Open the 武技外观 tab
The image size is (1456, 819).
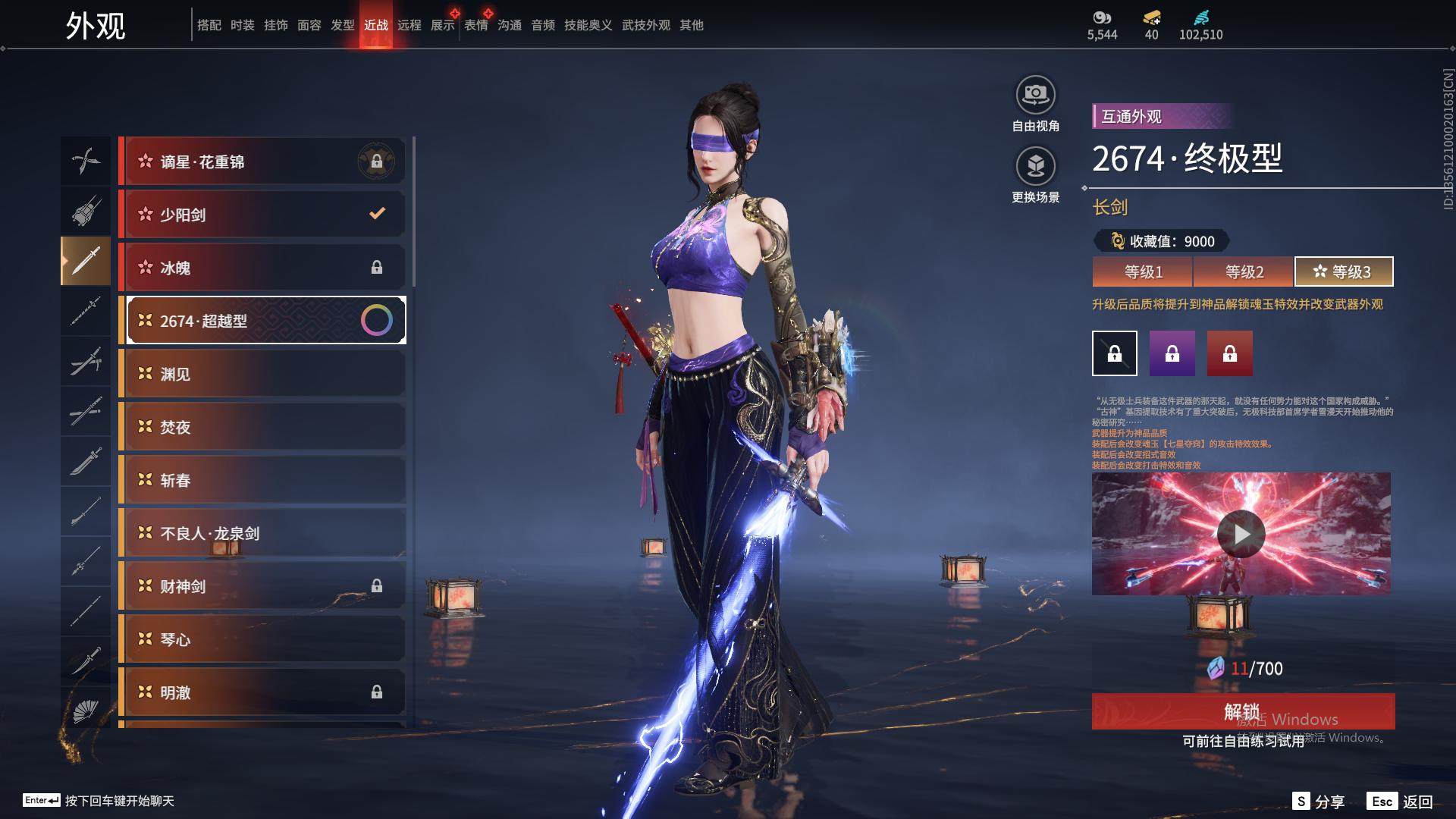pyautogui.click(x=646, y=25)
